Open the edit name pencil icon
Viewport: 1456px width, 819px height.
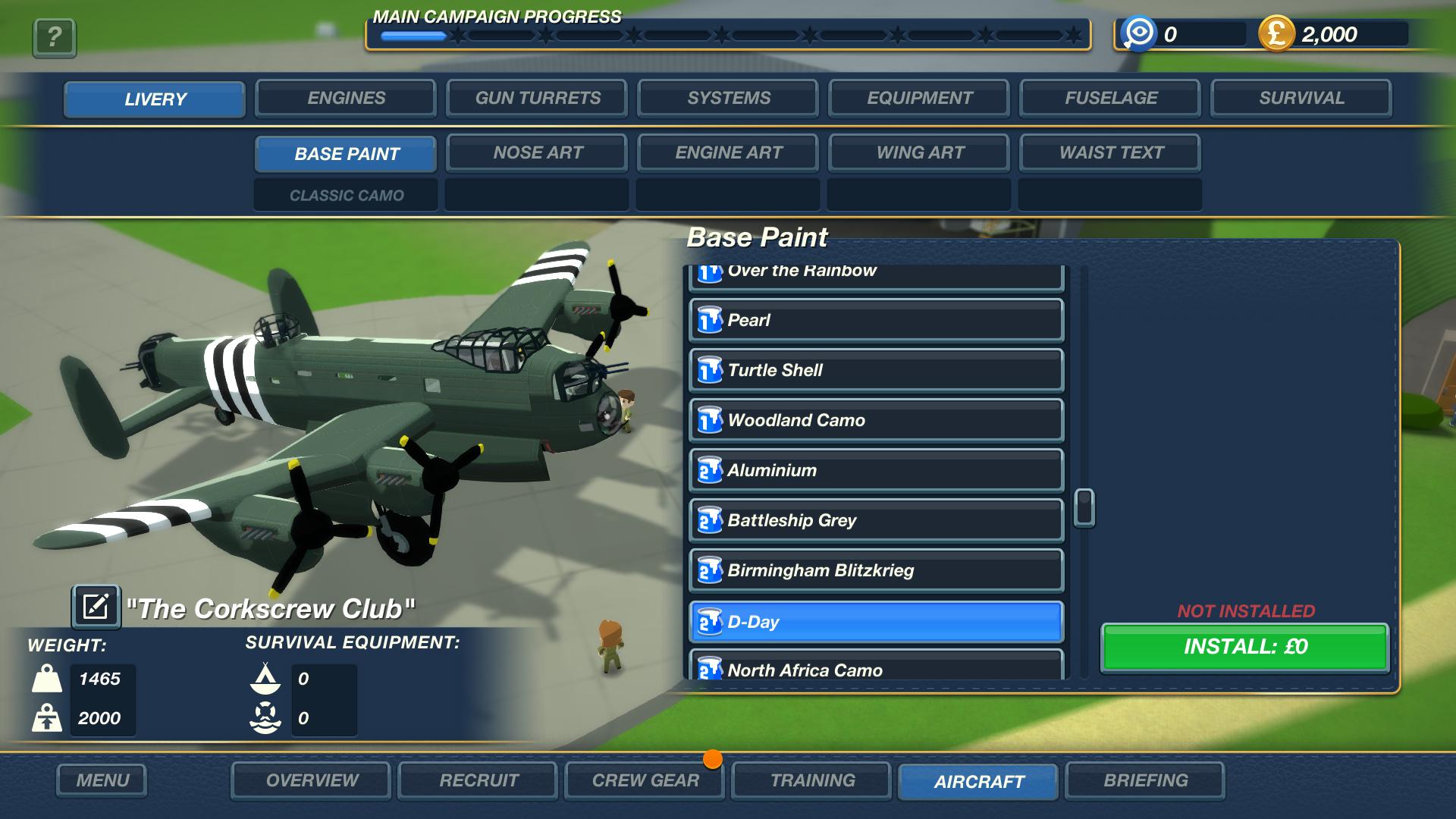96,606
